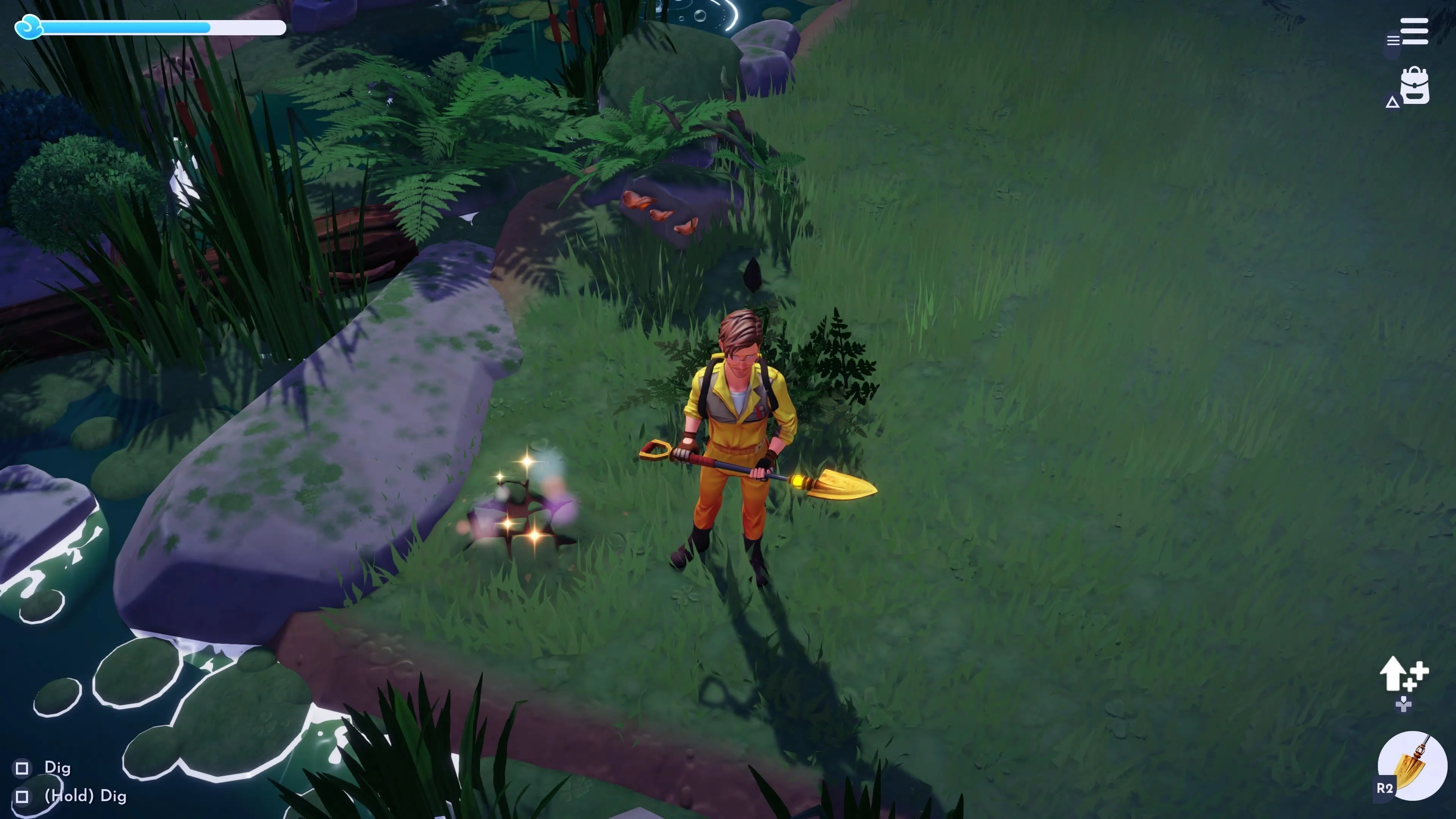Click the orange mushrooms on the purple rock
The width and height of the screenshot is (1456, 819).
point(659,212)
